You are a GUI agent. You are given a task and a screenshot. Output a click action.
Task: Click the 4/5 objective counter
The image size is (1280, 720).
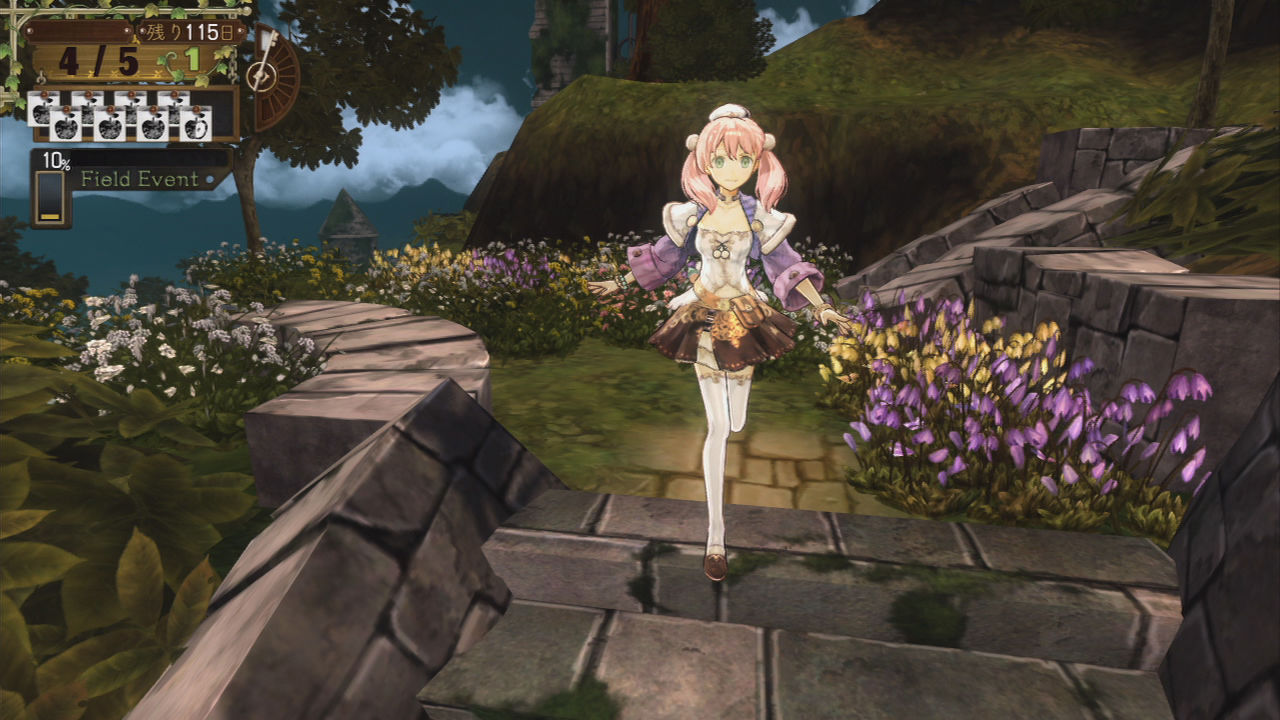pyautogui.click(x=97, y=60)
